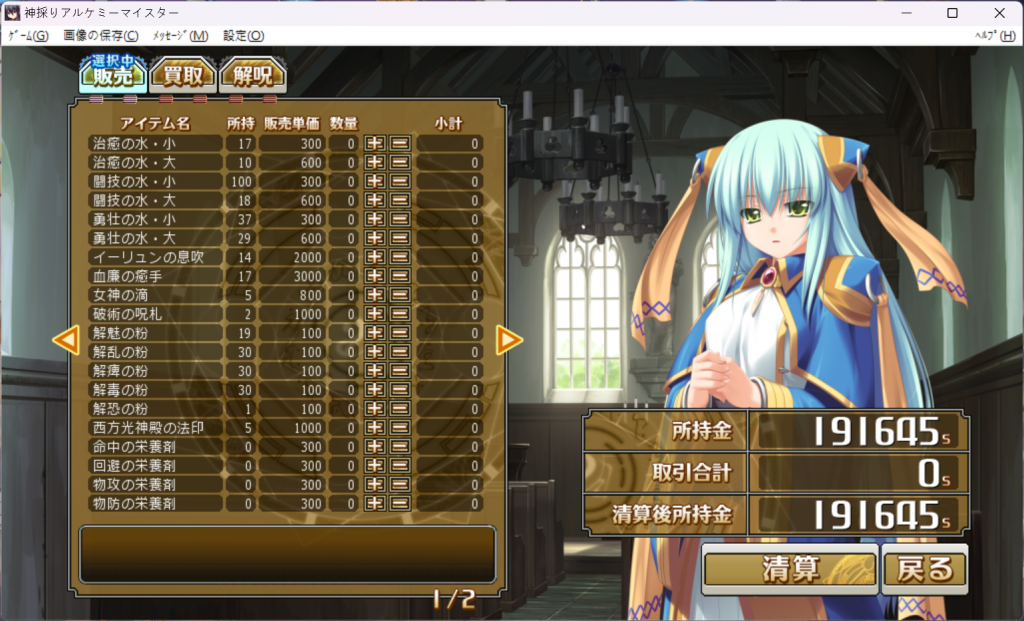The height and width of the screenshot is (621, 1024).
Task: Add one イーリュンの息吹 to sell
Action: pos(375,258)
